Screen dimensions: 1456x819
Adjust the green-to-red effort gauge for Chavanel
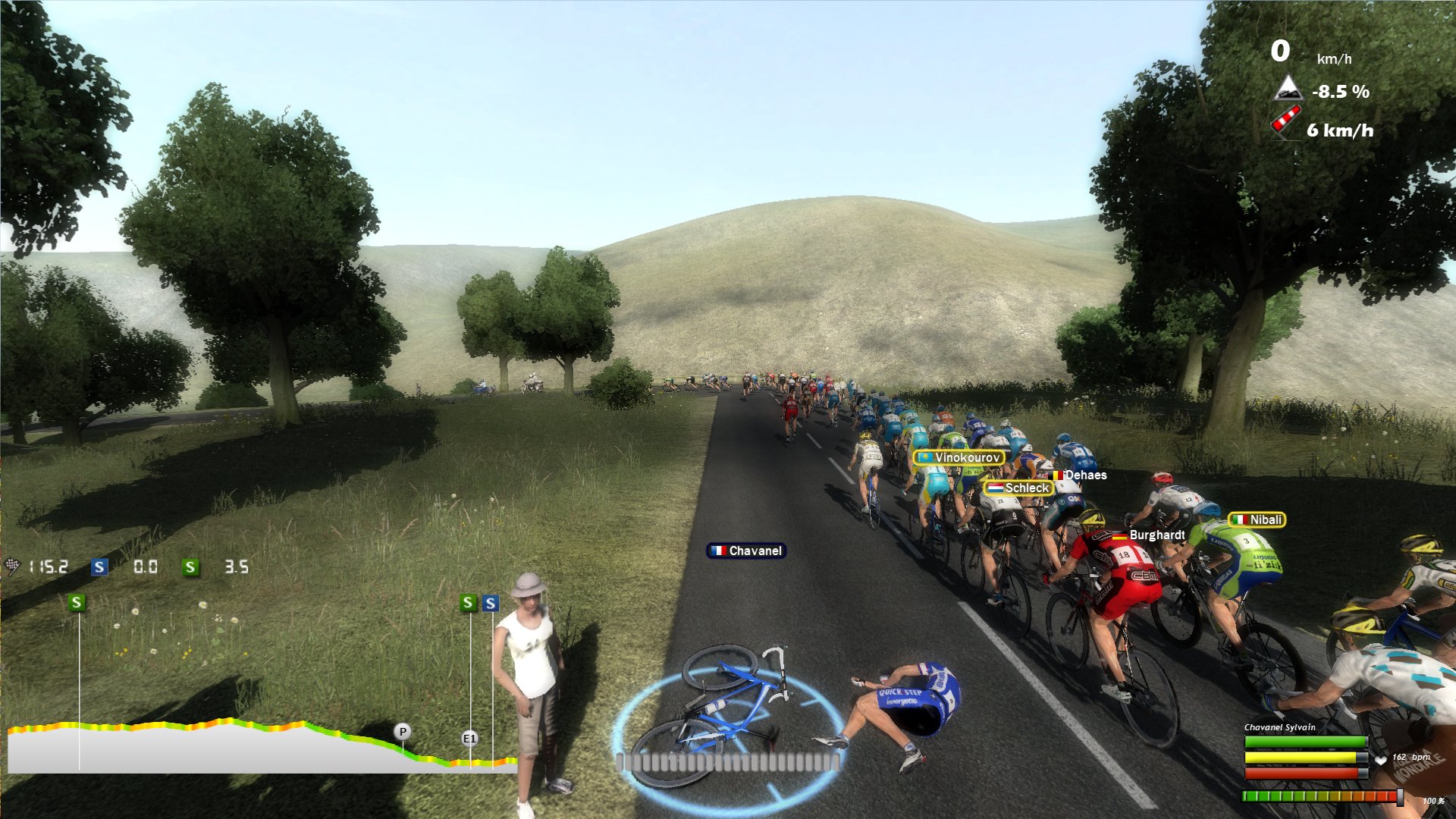(x=1321, y=796)
